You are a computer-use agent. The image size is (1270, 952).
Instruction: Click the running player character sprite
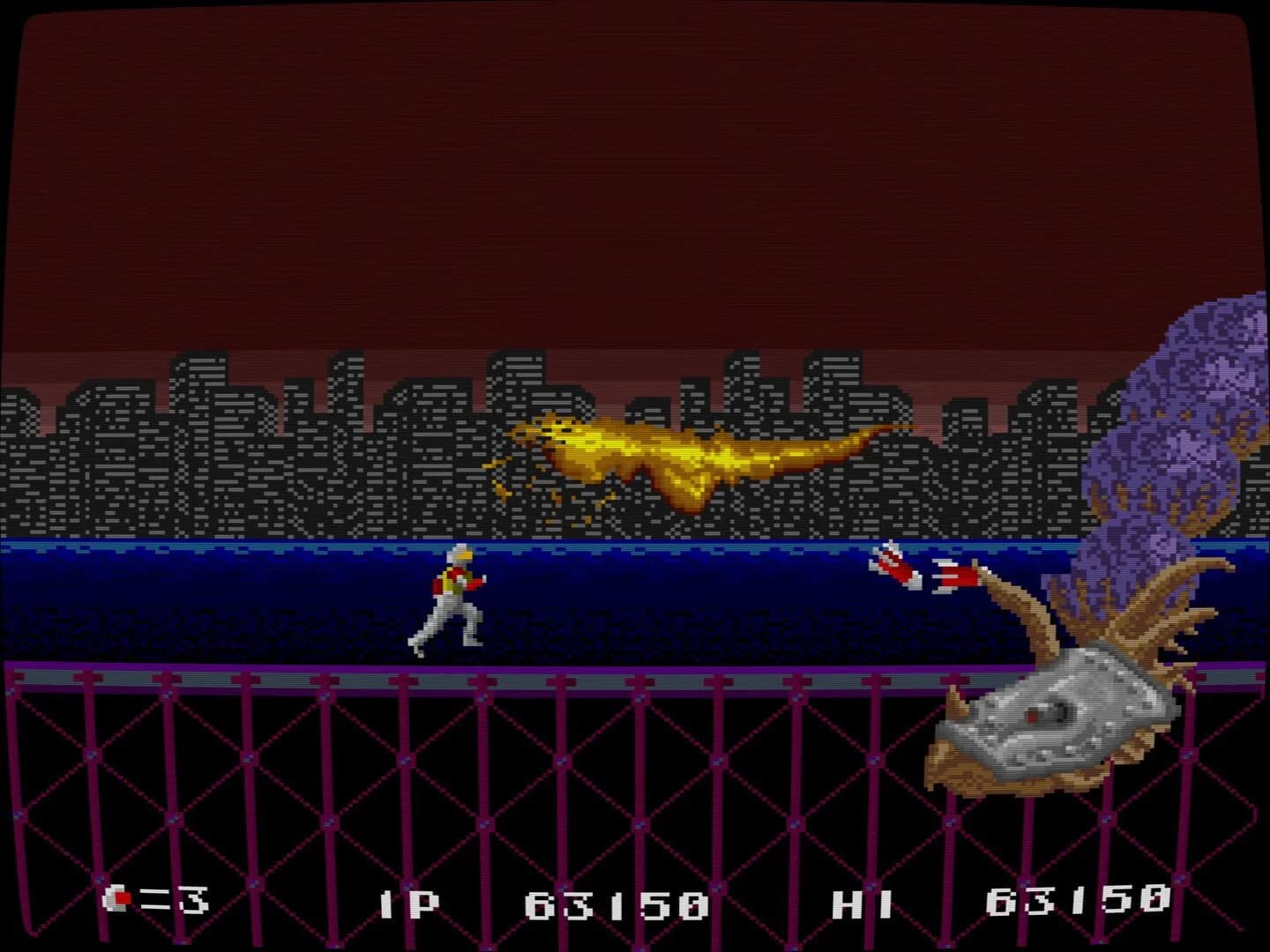point(452,599)
